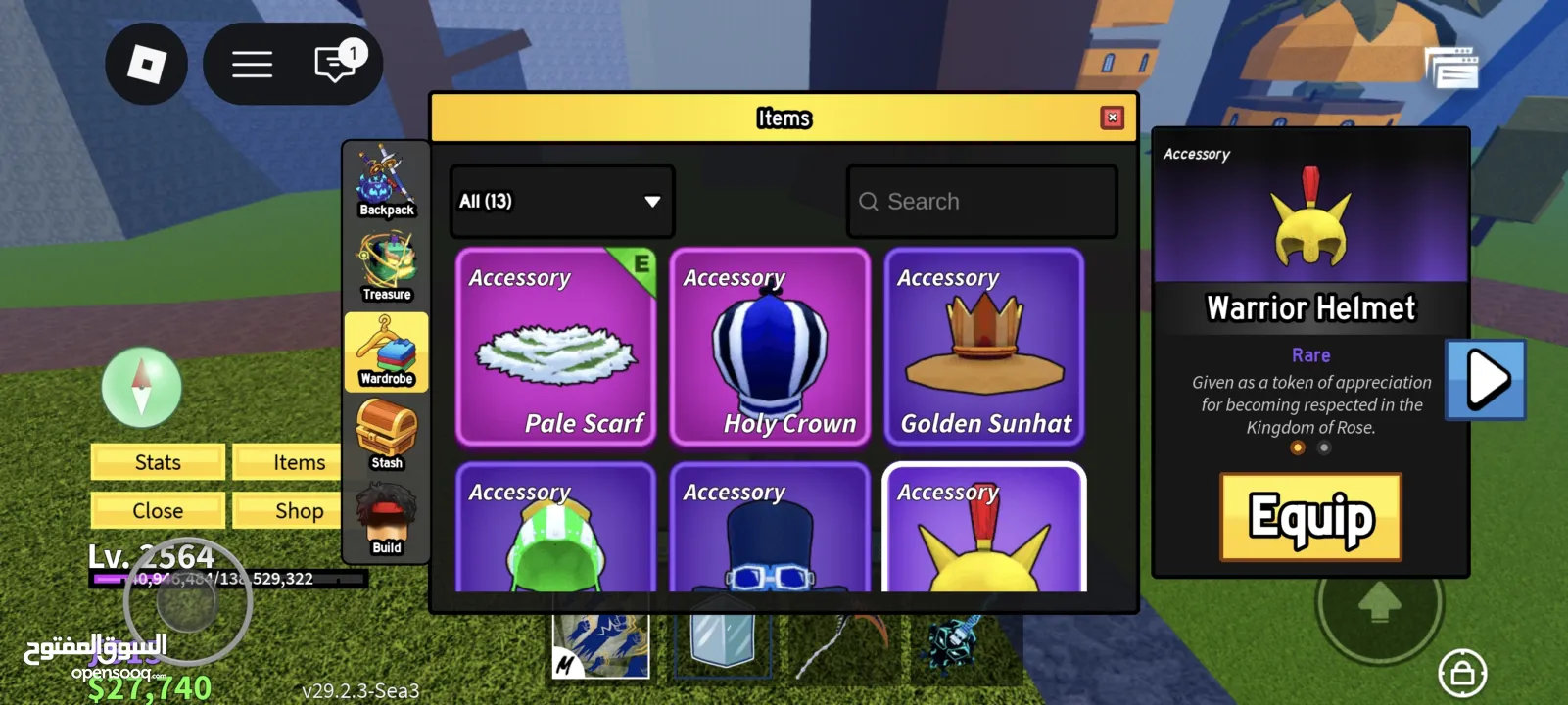Open the Roblox logo menu

click(x=147, y=65)
